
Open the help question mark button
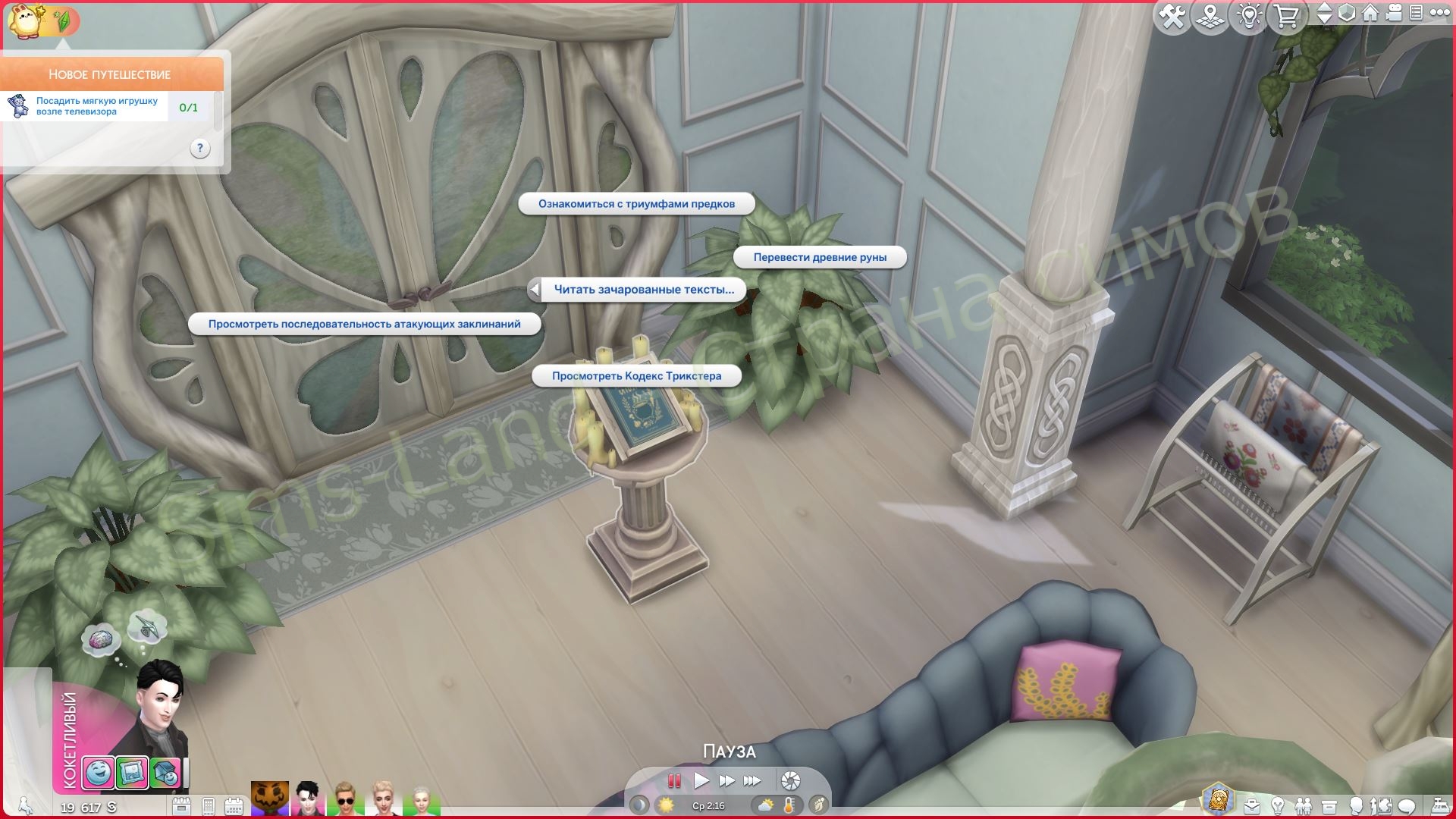tap(199, 149)
